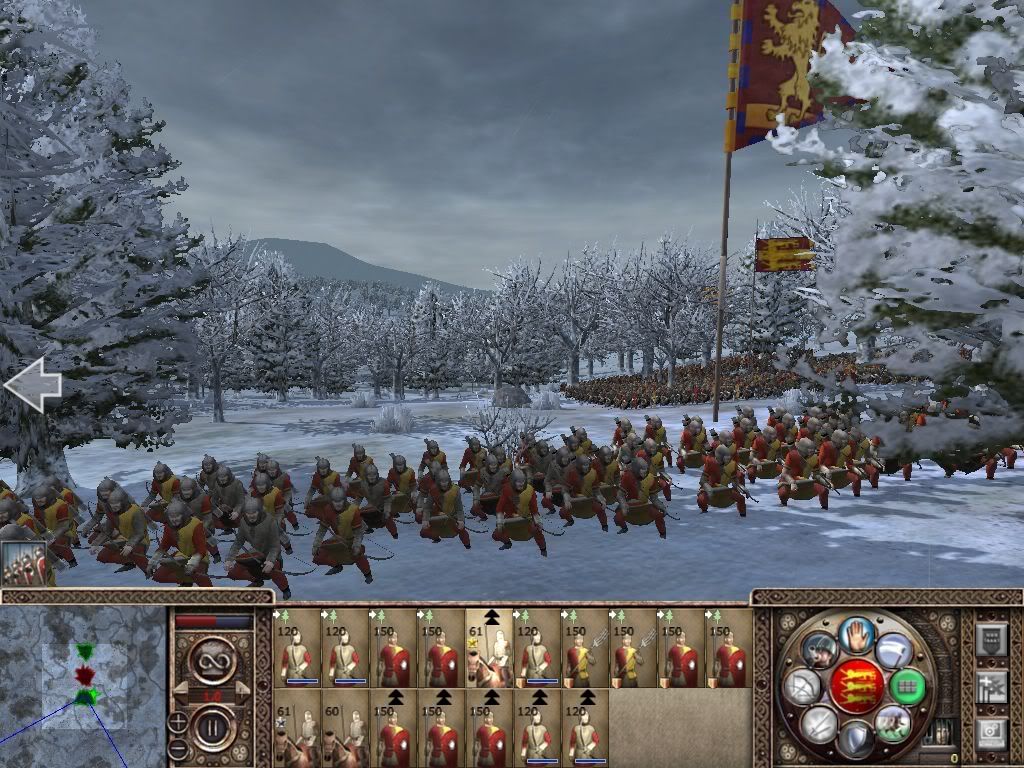Image resolution: width=1024 pixels, height=768 pixels.
Task: Select the general's unit card with gold star
Action: (x=488, y=648)
